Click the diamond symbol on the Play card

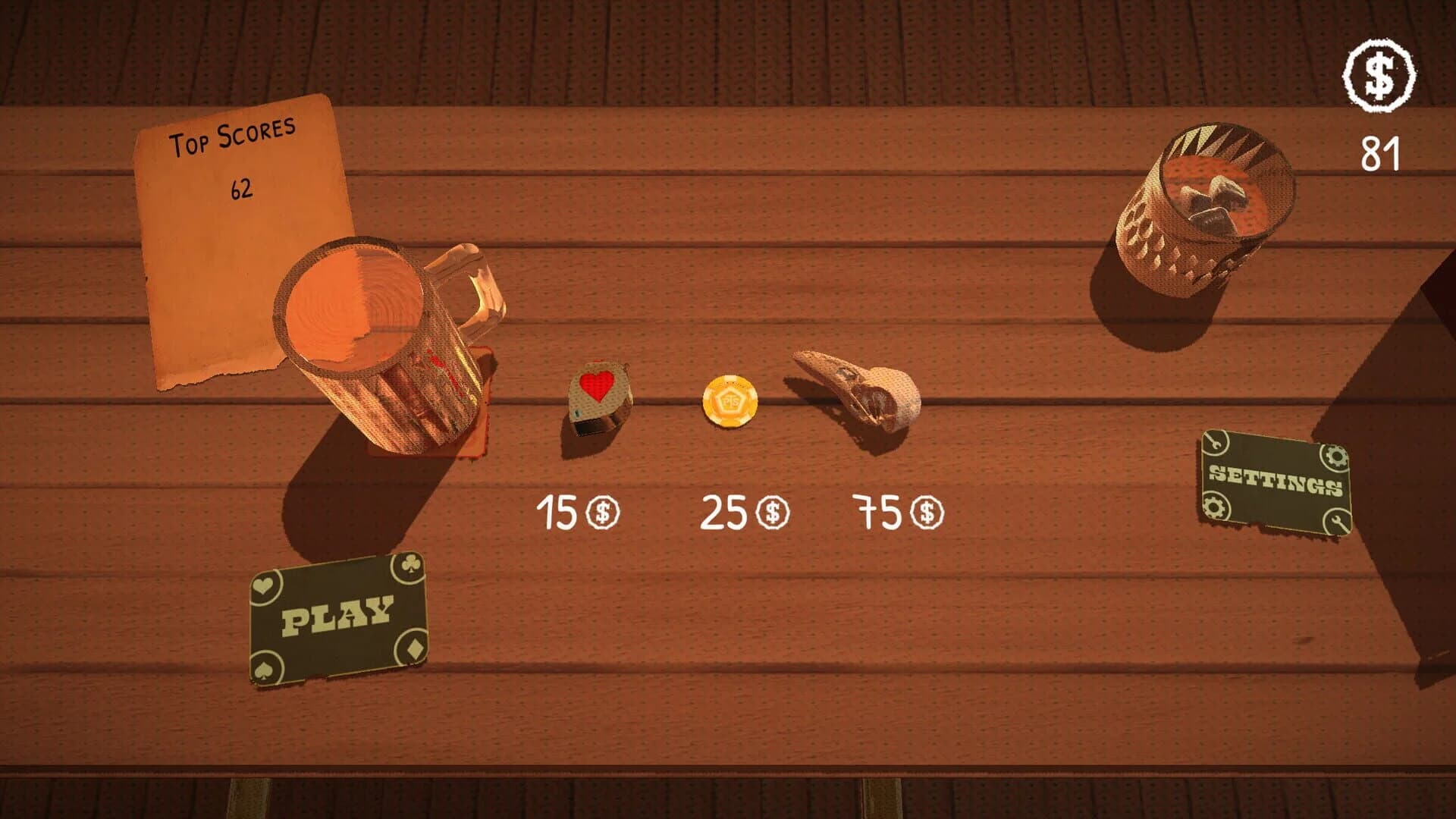point(413,648)
